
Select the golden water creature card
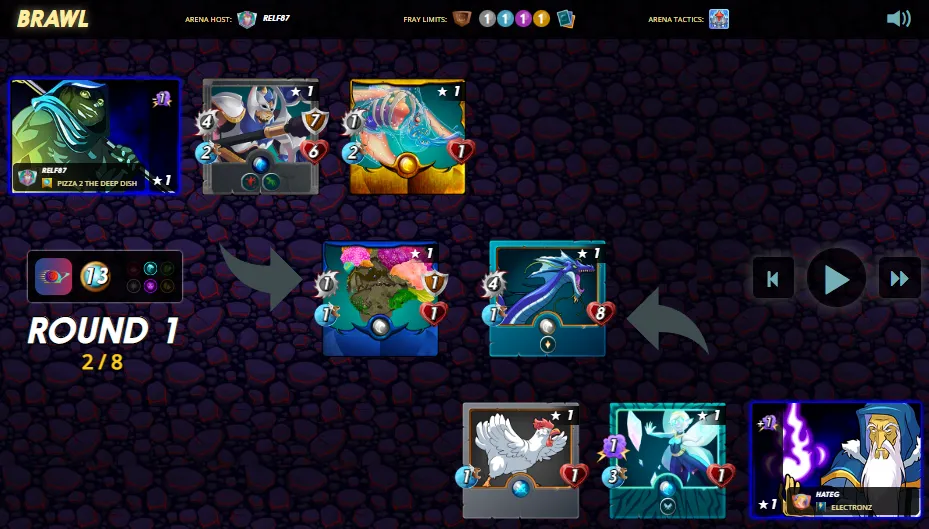click(x=407, y=136)
